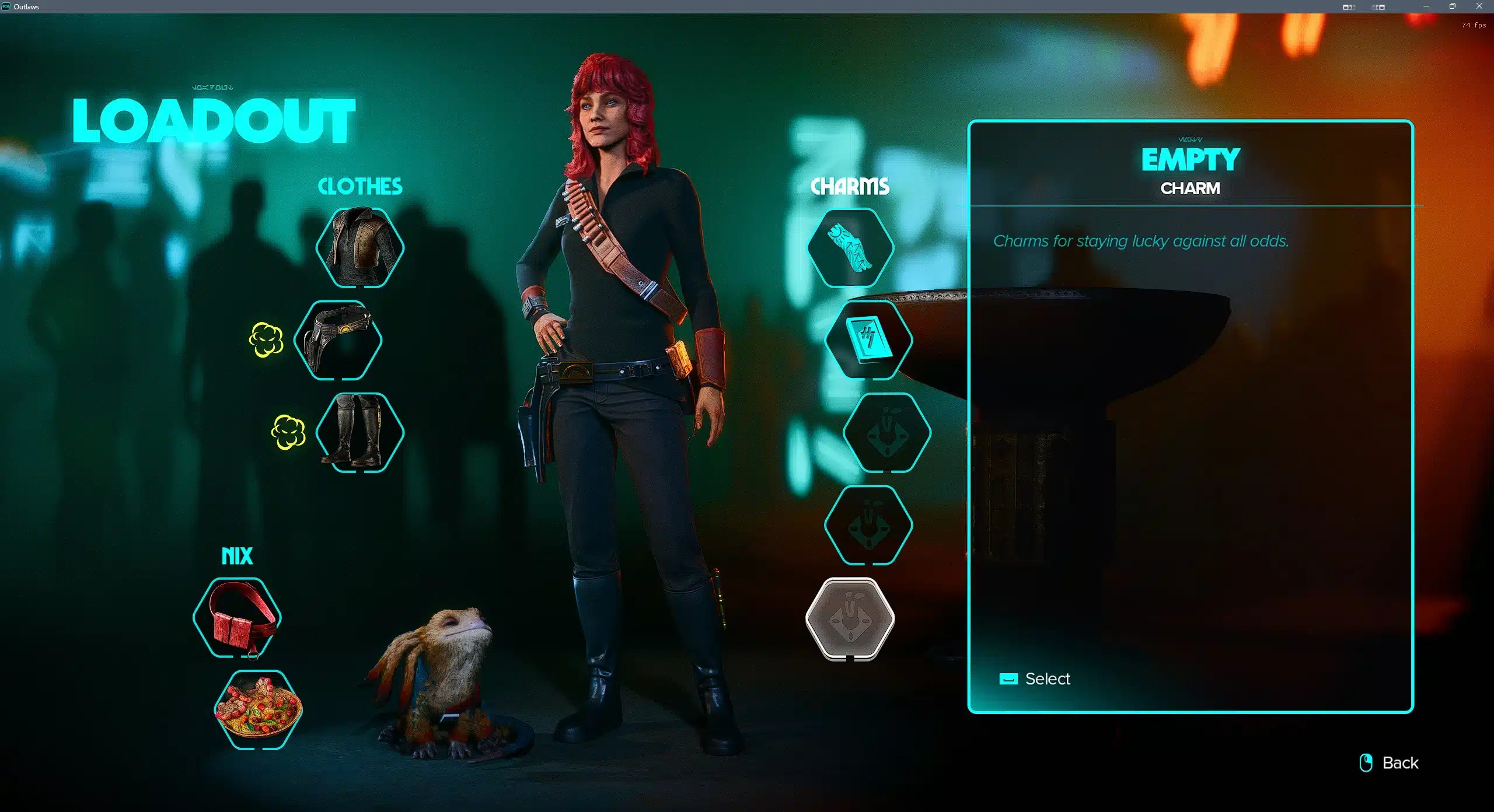Pick Nix's food dish slot
This screenshot has height=812, width=1494.
tap(259, 710)
